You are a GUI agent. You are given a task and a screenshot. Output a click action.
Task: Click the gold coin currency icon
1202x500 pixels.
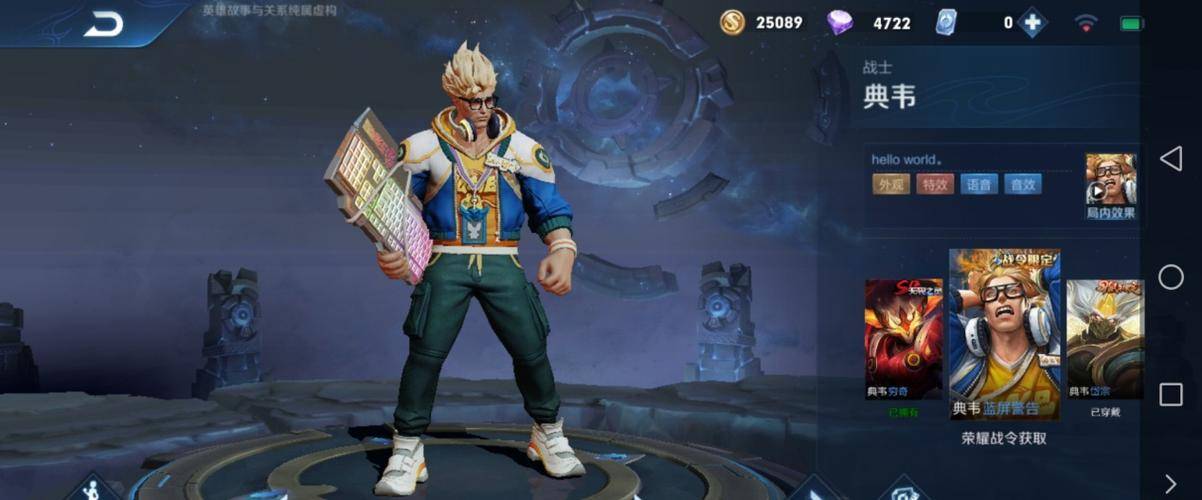pyautogui.click(x=733, y=22)
